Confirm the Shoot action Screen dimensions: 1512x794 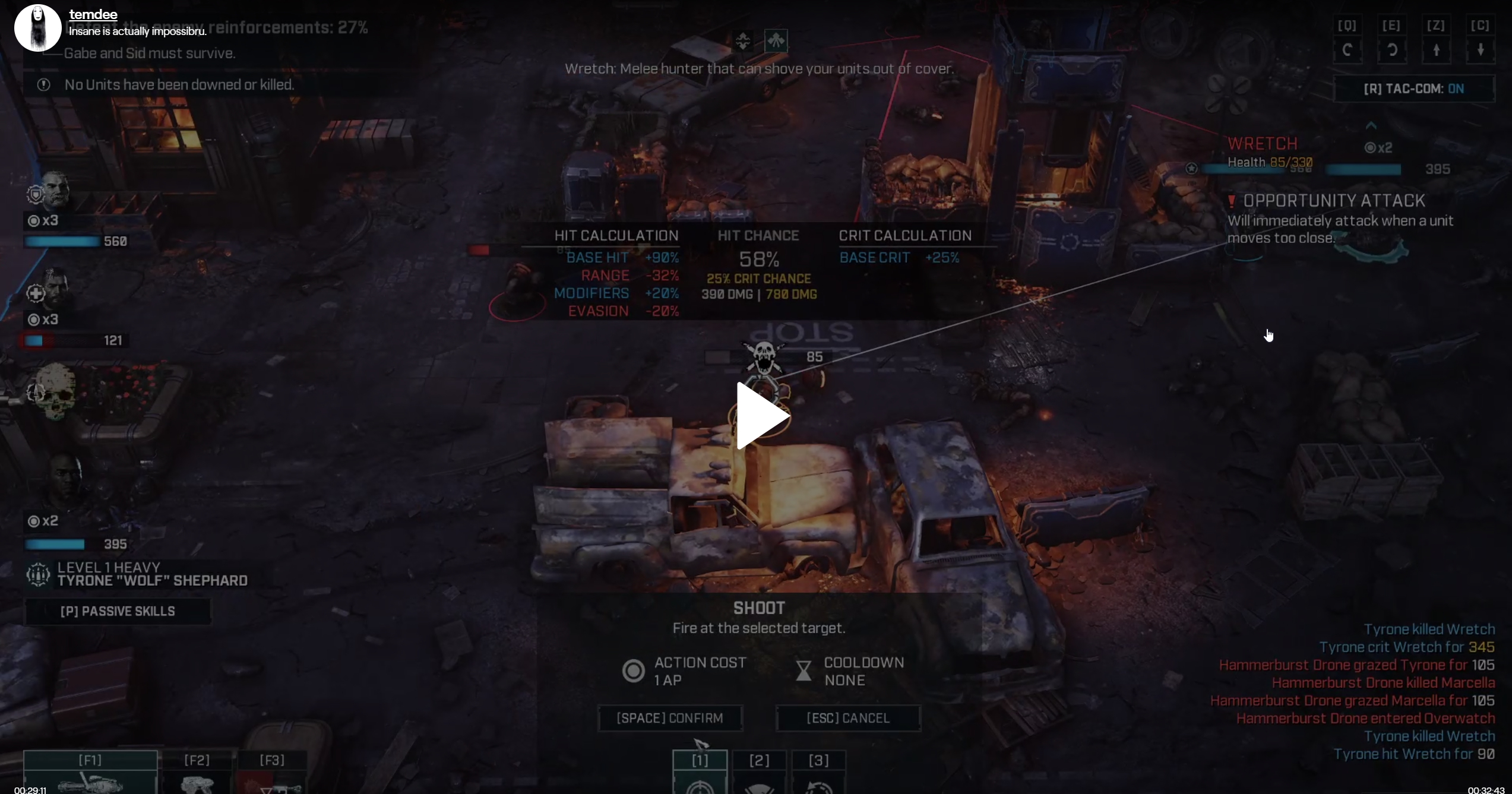670,718
